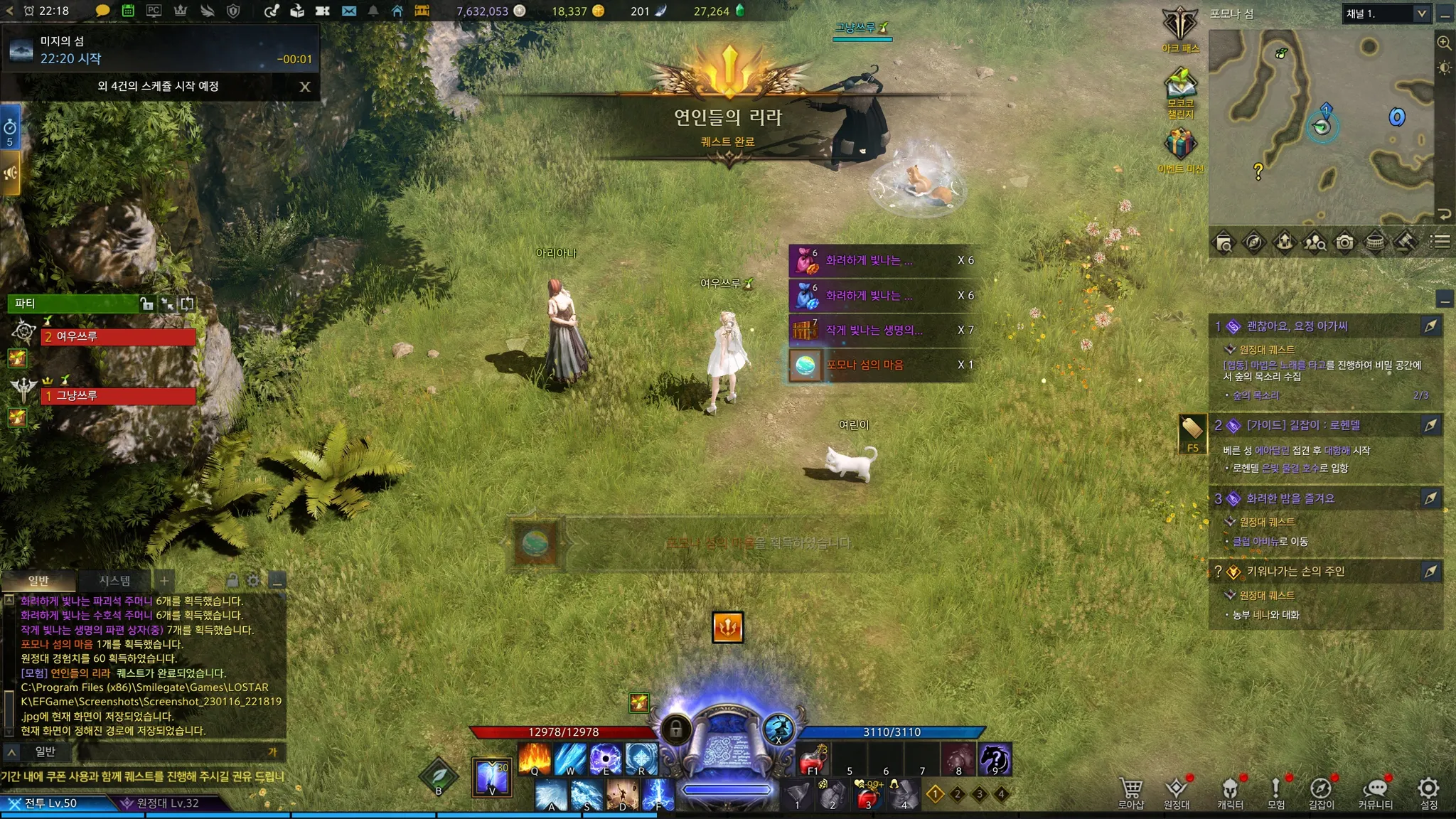Open the 로아샵 shop menu
1456x819 pixels.
(1130, 792)
